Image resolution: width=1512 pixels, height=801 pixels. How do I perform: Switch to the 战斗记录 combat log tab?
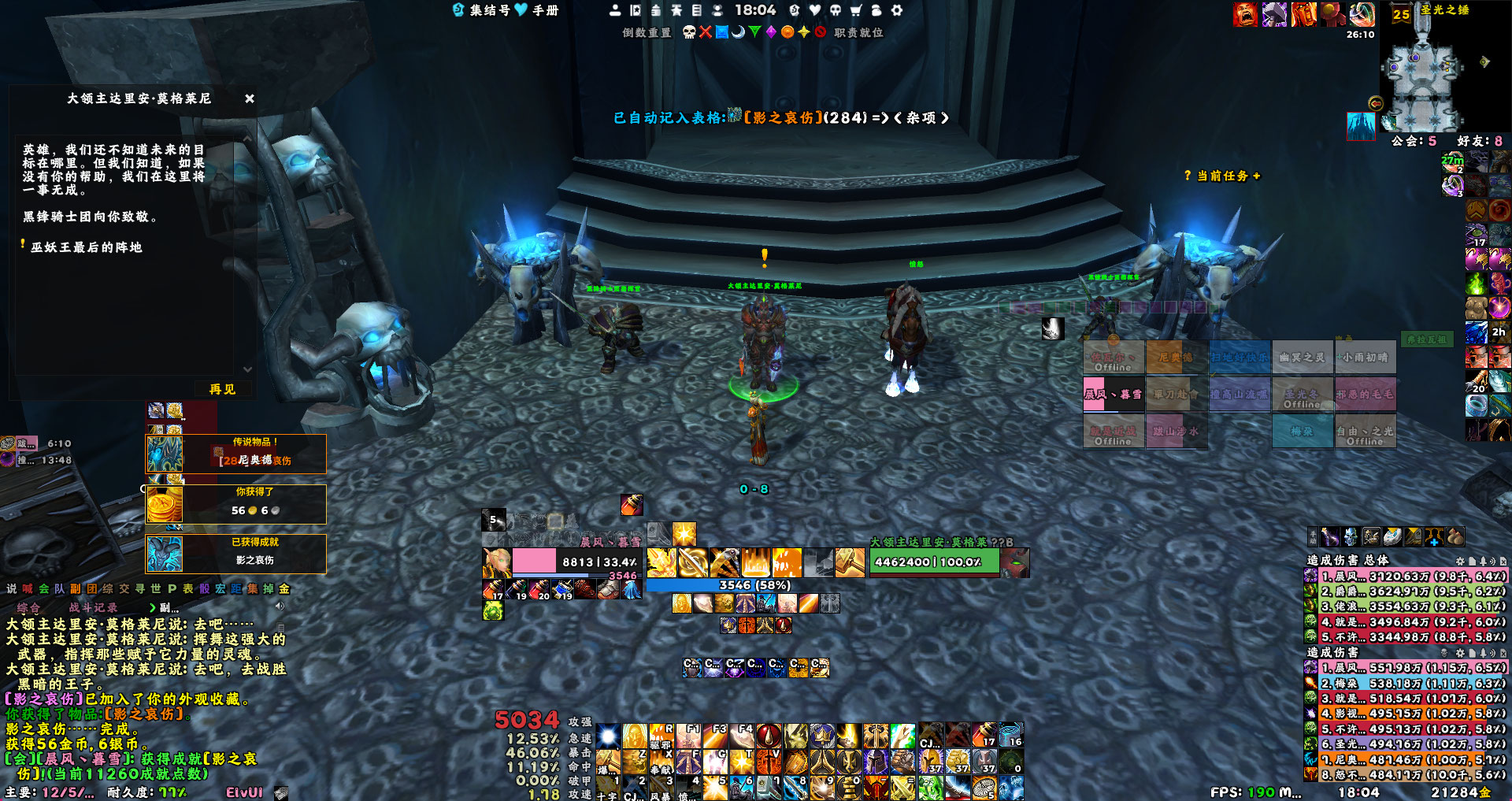93,607
